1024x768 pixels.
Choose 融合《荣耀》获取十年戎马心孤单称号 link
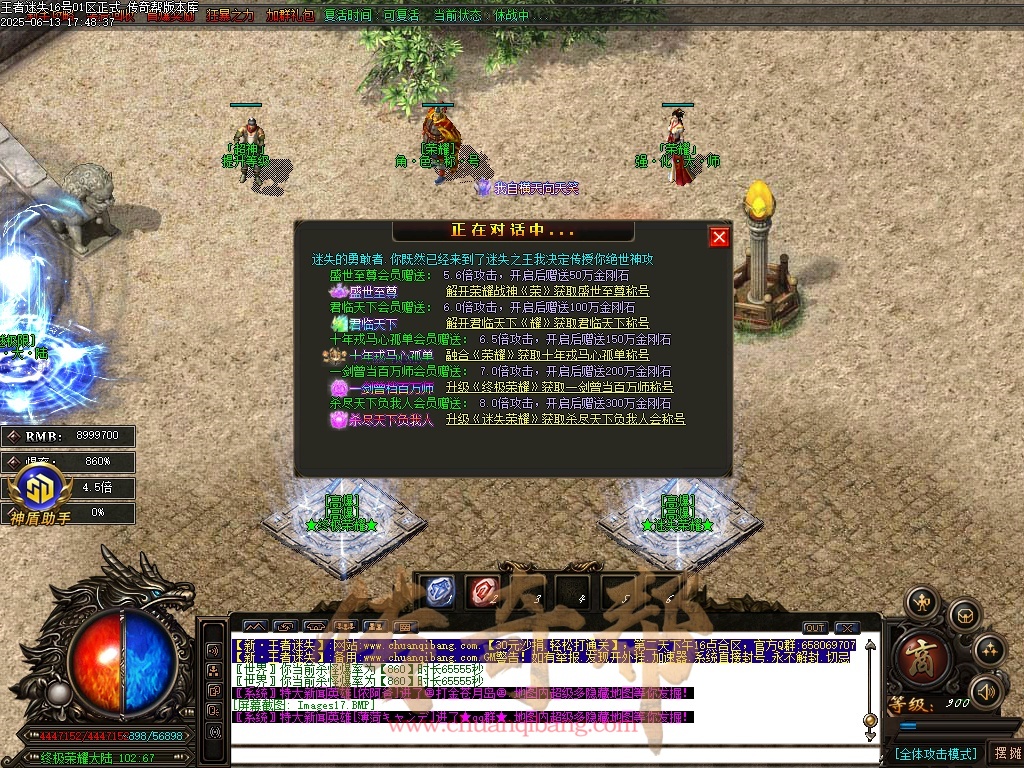pyautogui.click(x=547, y=355)
